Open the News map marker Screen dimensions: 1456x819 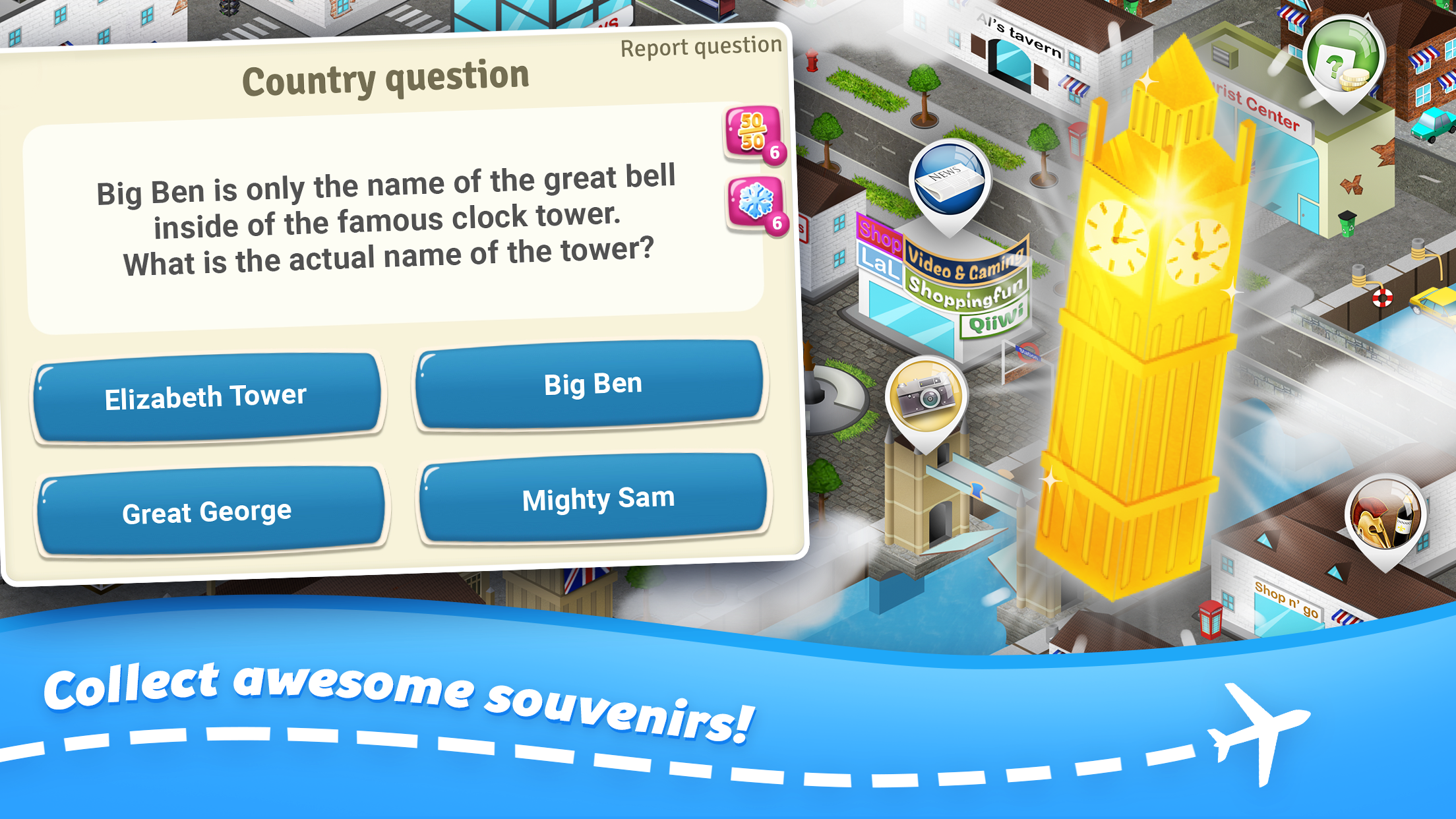pyautogui.click(x=948, y=178)
